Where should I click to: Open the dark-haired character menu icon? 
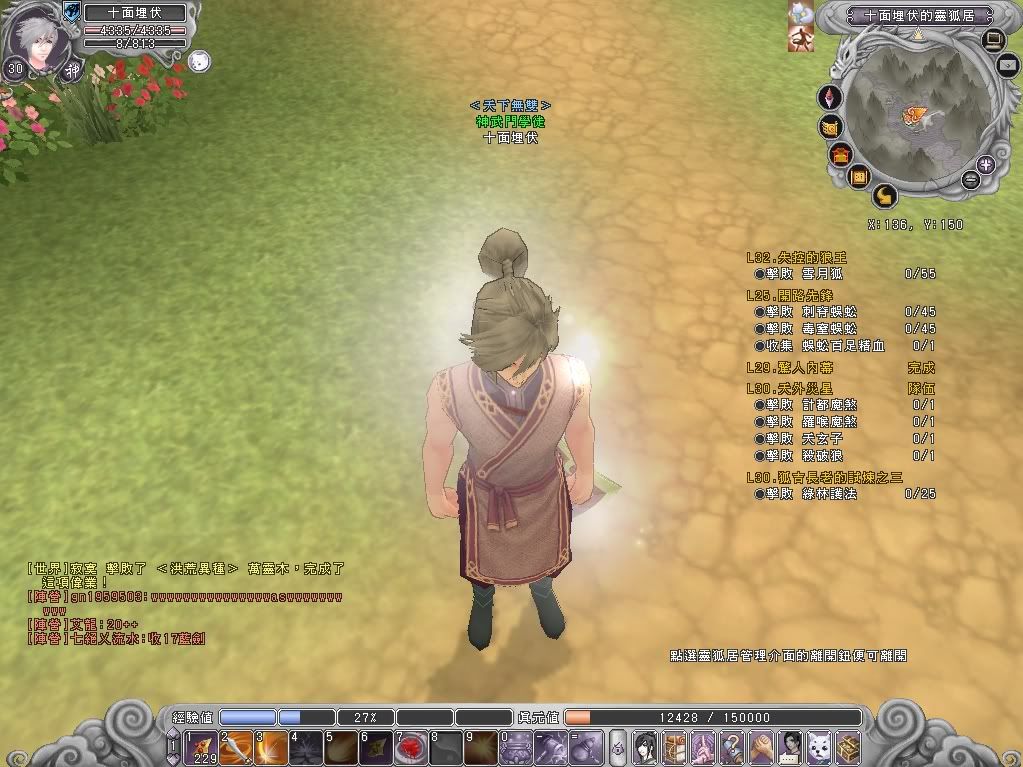point(645,747)
